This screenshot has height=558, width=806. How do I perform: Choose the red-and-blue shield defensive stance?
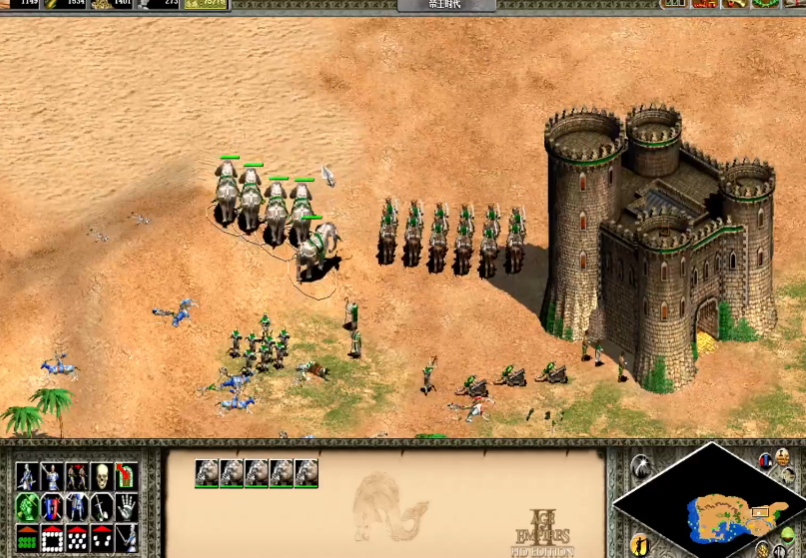[x=52, y=507]
